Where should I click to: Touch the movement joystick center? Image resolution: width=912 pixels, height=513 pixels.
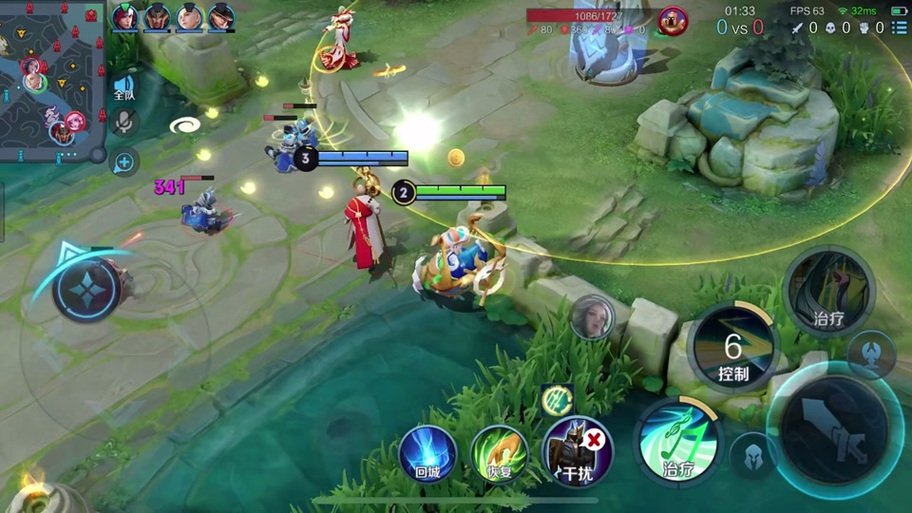point(88,289)
